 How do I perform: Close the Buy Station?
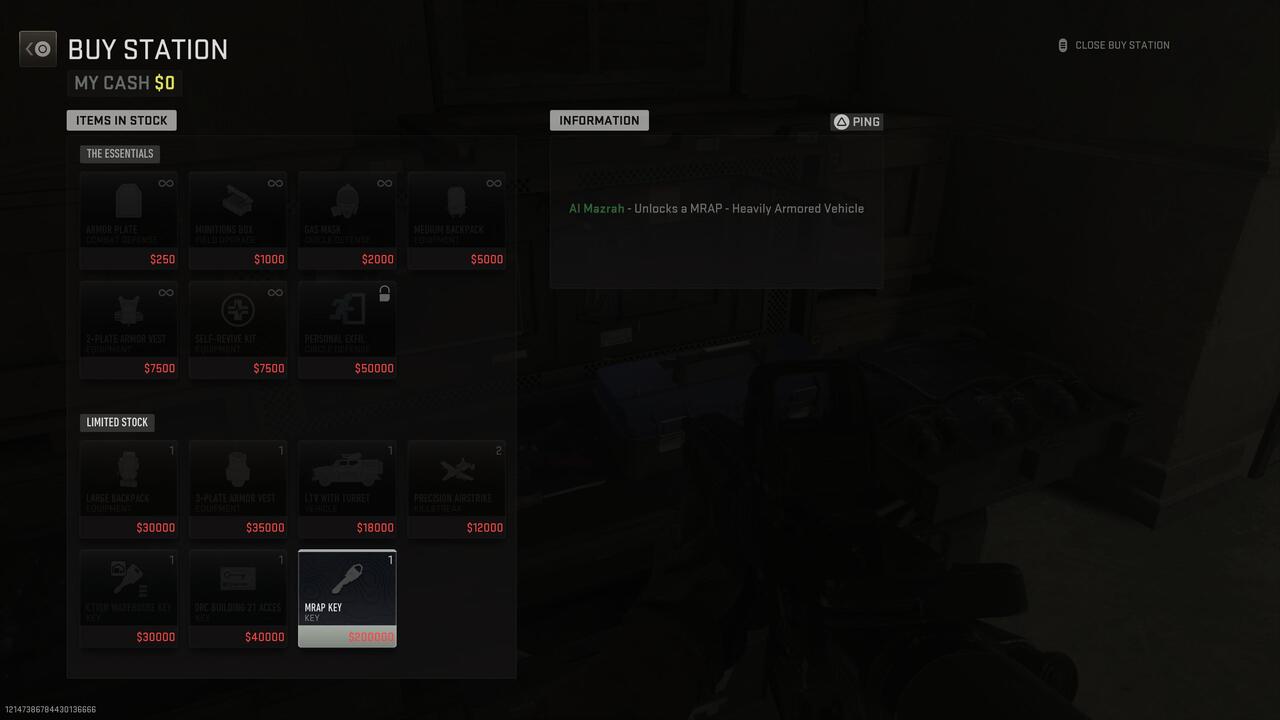[1113, 44]
